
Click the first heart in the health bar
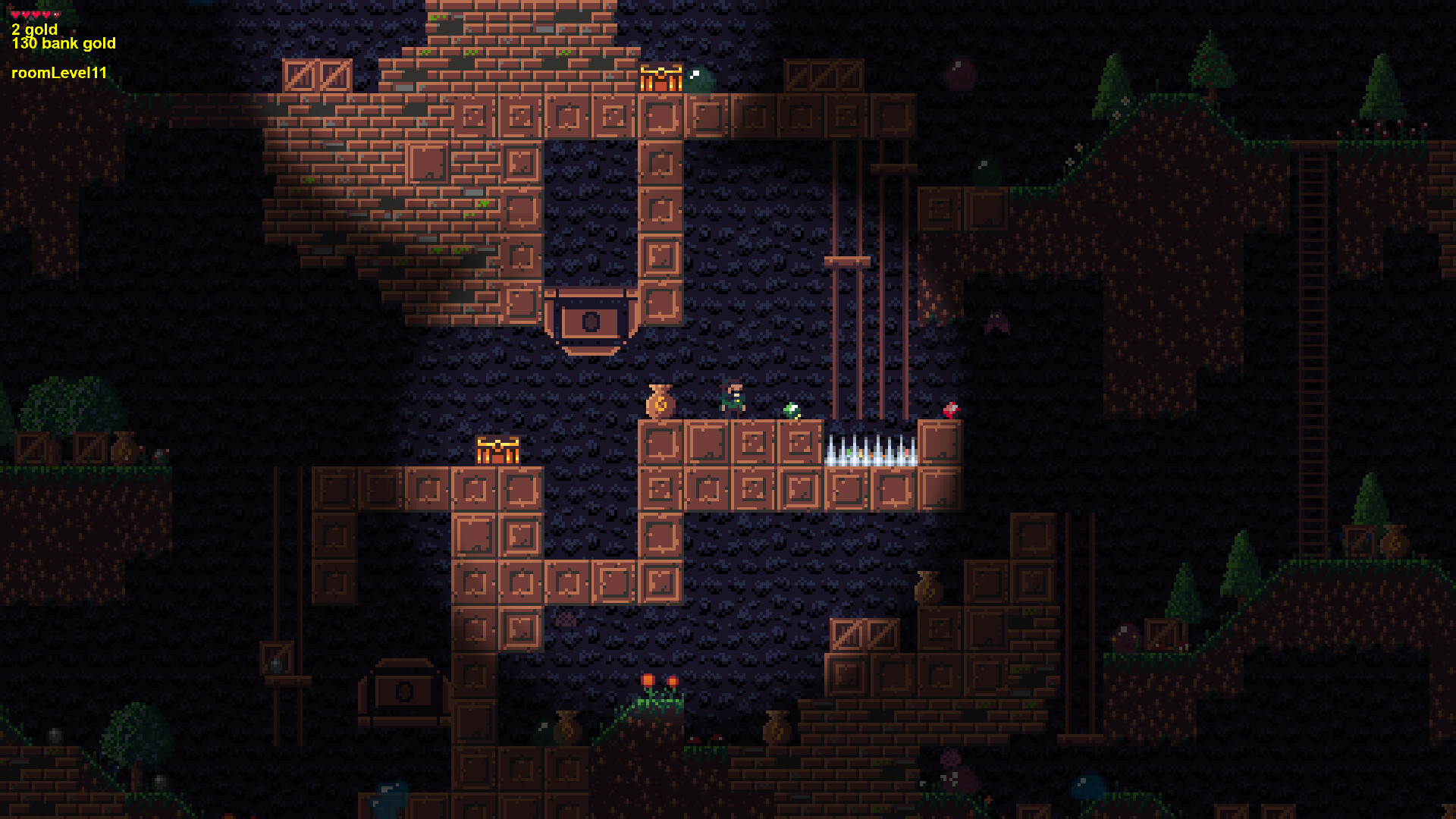pyautogui.click(x=16, y=14)
